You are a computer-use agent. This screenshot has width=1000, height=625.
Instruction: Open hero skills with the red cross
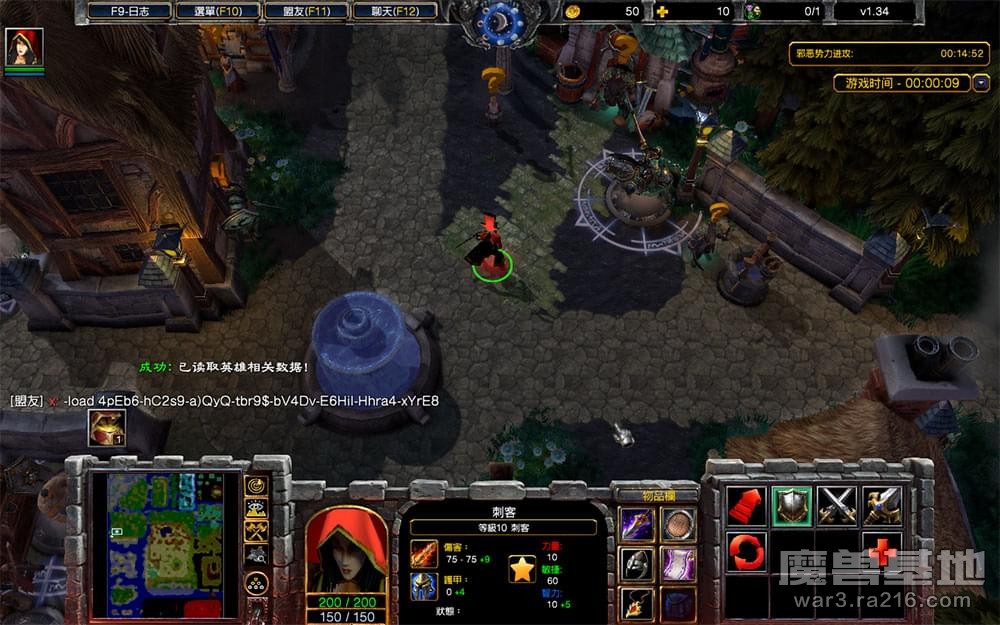click(x=881, y=552)
